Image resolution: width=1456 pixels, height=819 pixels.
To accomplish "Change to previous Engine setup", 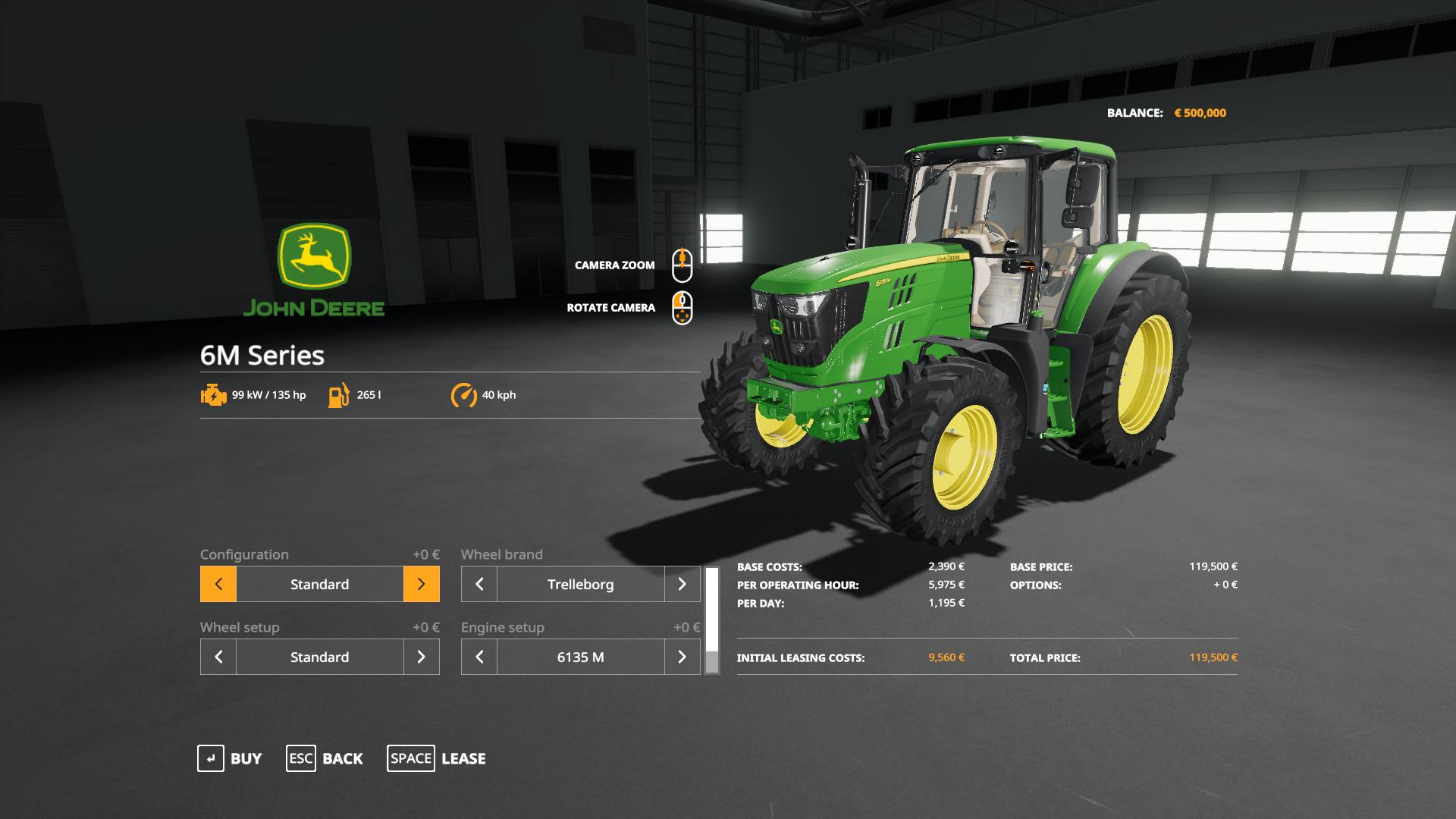I will pyautogui.click(x=479, y=657).
